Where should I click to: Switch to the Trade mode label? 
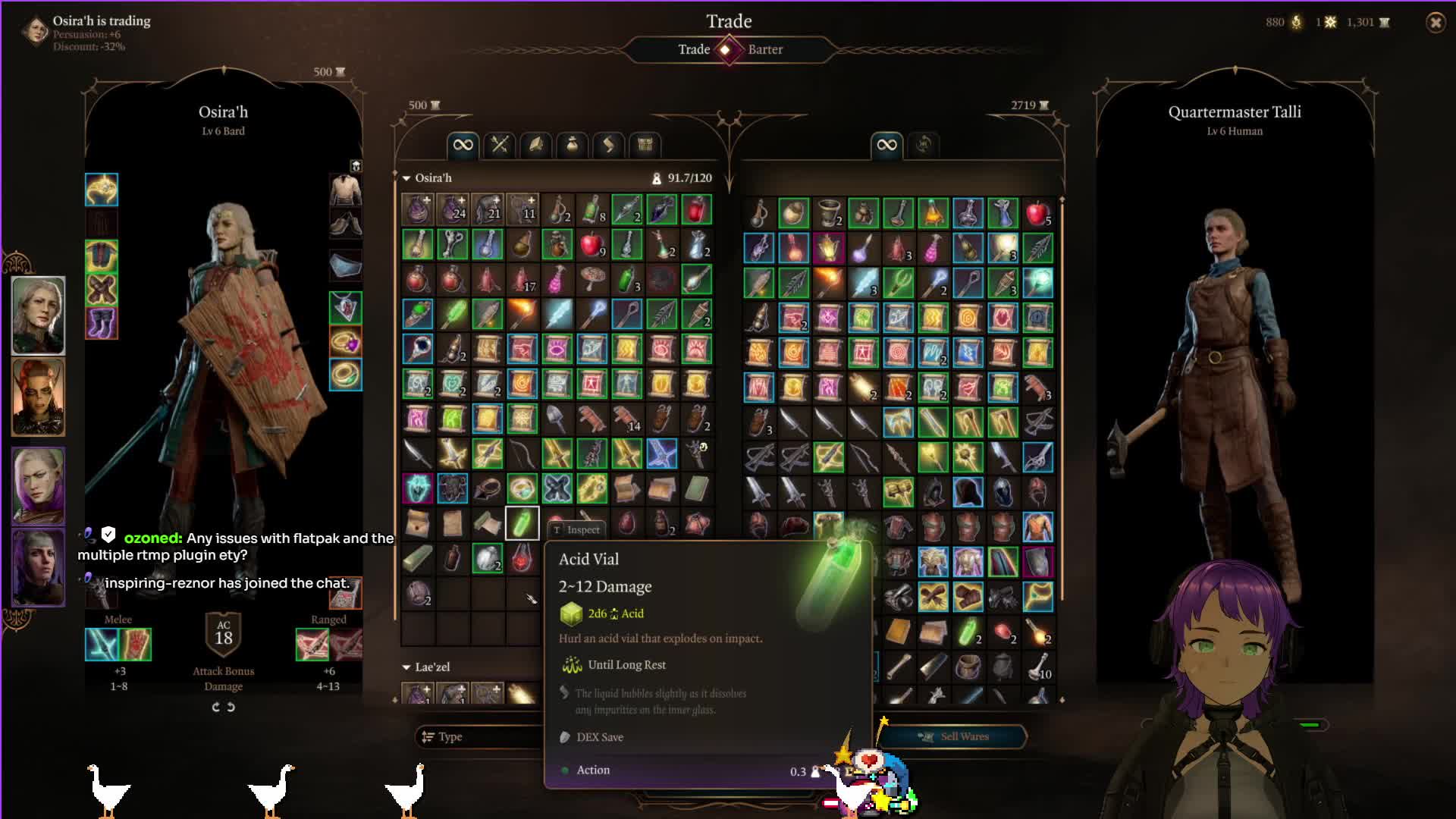pos(693,49)
